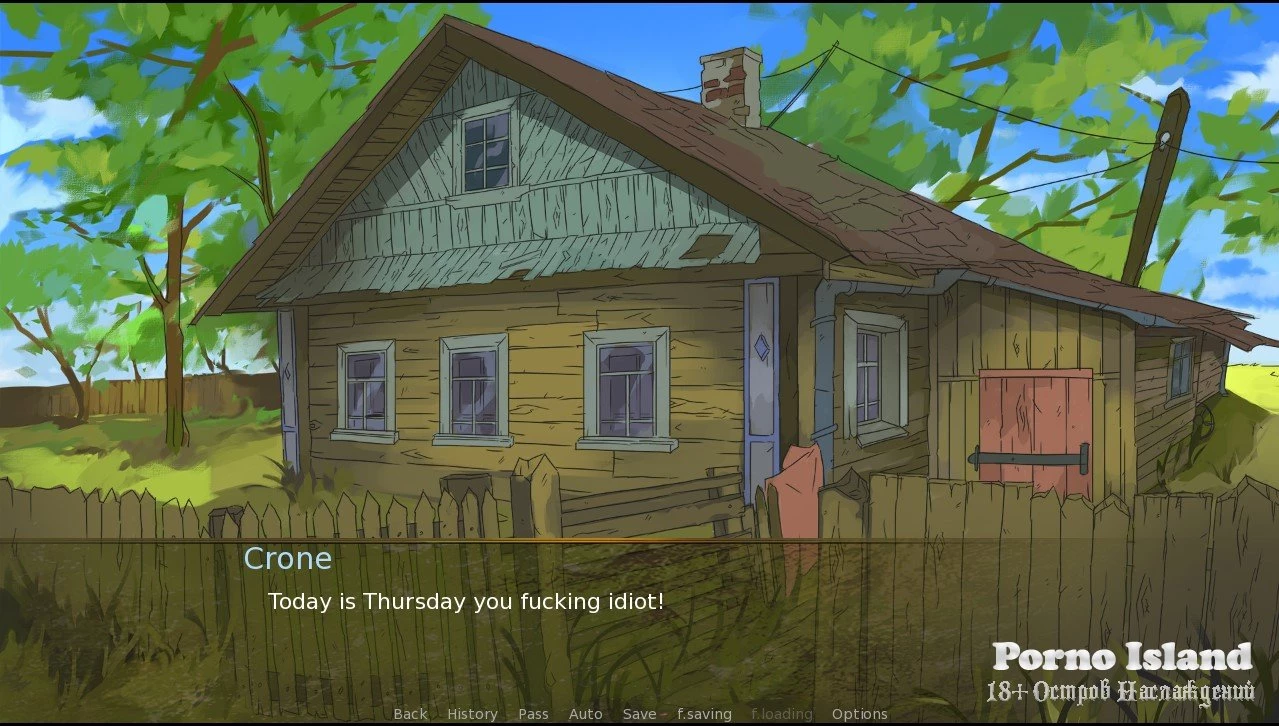Image resolution: width=1279 pixels, height=726 pixels.
Task: Advance the Crone's dialogue text box
Action: [640, 620]
